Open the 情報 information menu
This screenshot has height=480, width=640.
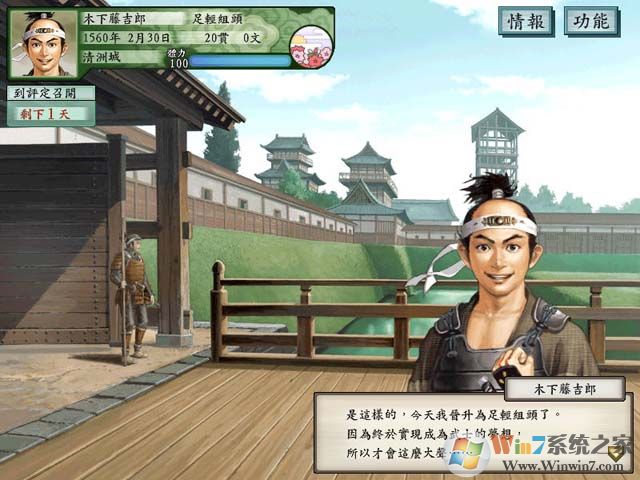(525, 21)
